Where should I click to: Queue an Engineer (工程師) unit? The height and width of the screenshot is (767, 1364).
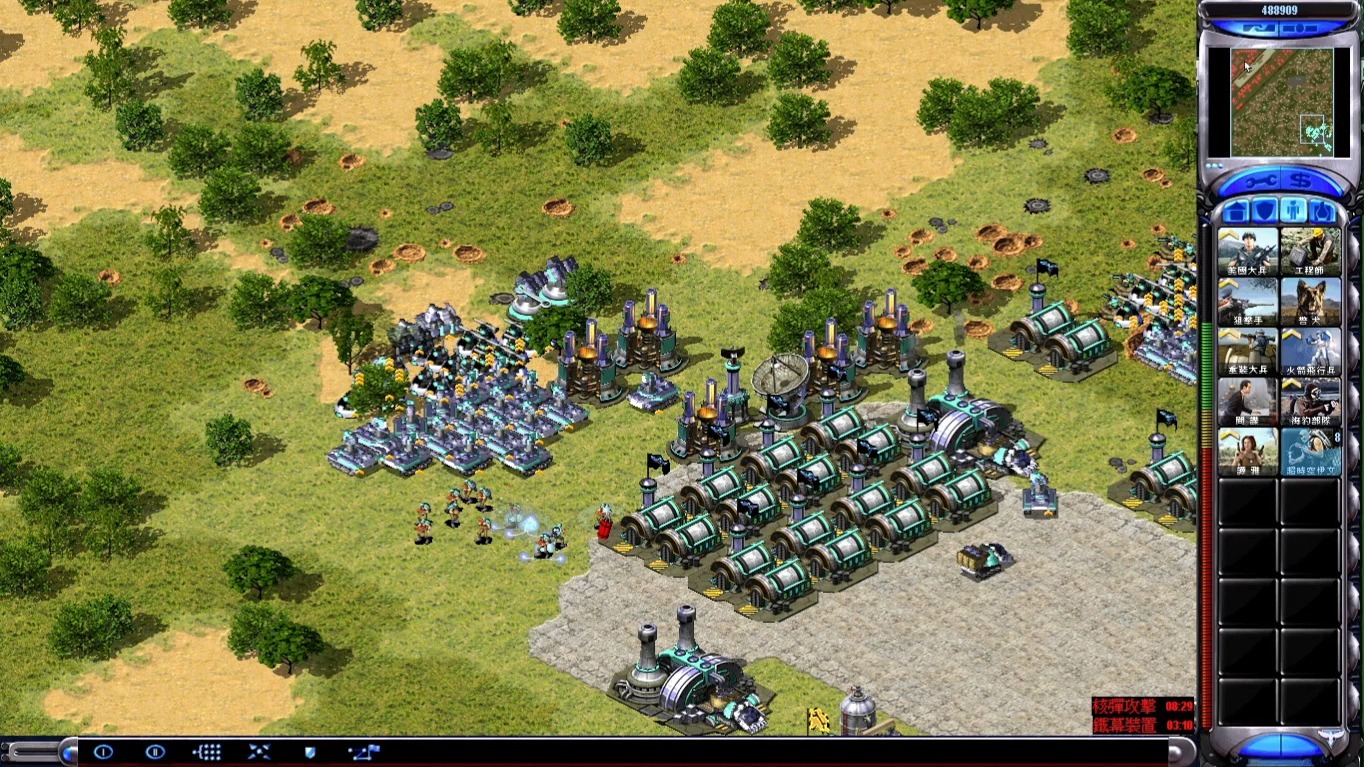1310,251
